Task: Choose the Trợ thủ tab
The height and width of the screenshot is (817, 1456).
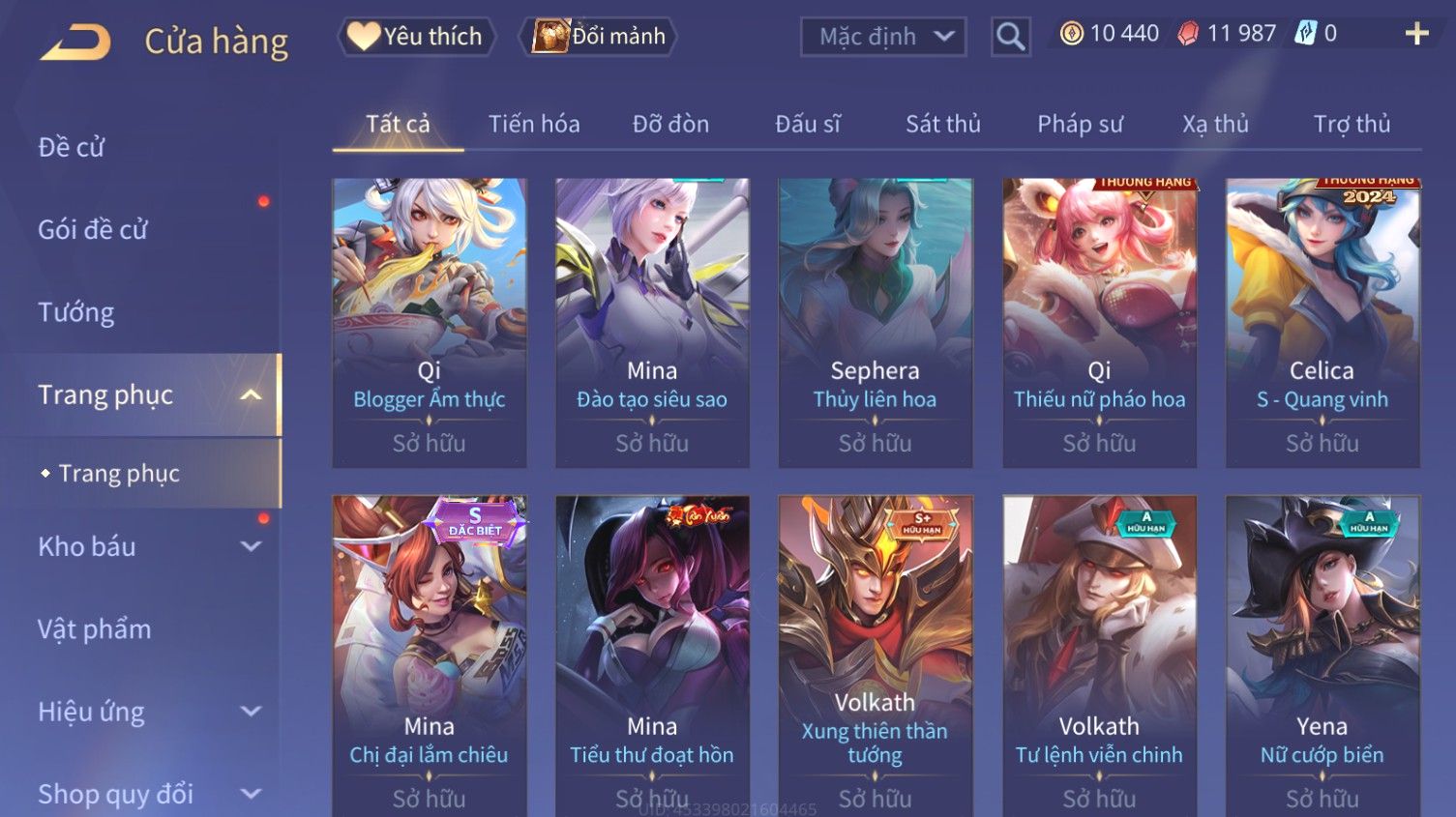Action: (1352, 124)
